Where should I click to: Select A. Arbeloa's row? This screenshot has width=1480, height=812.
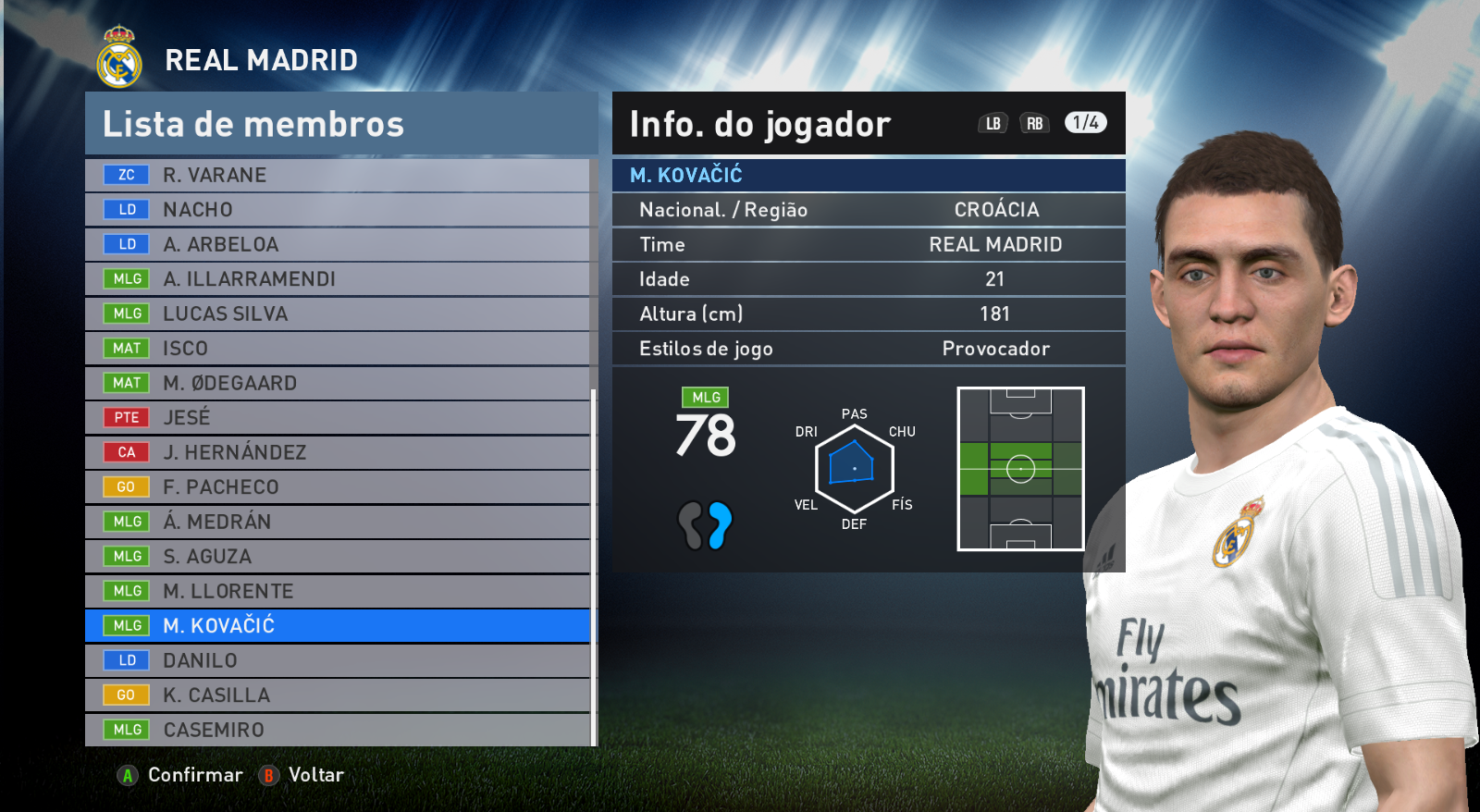click(x=338, y=244)
